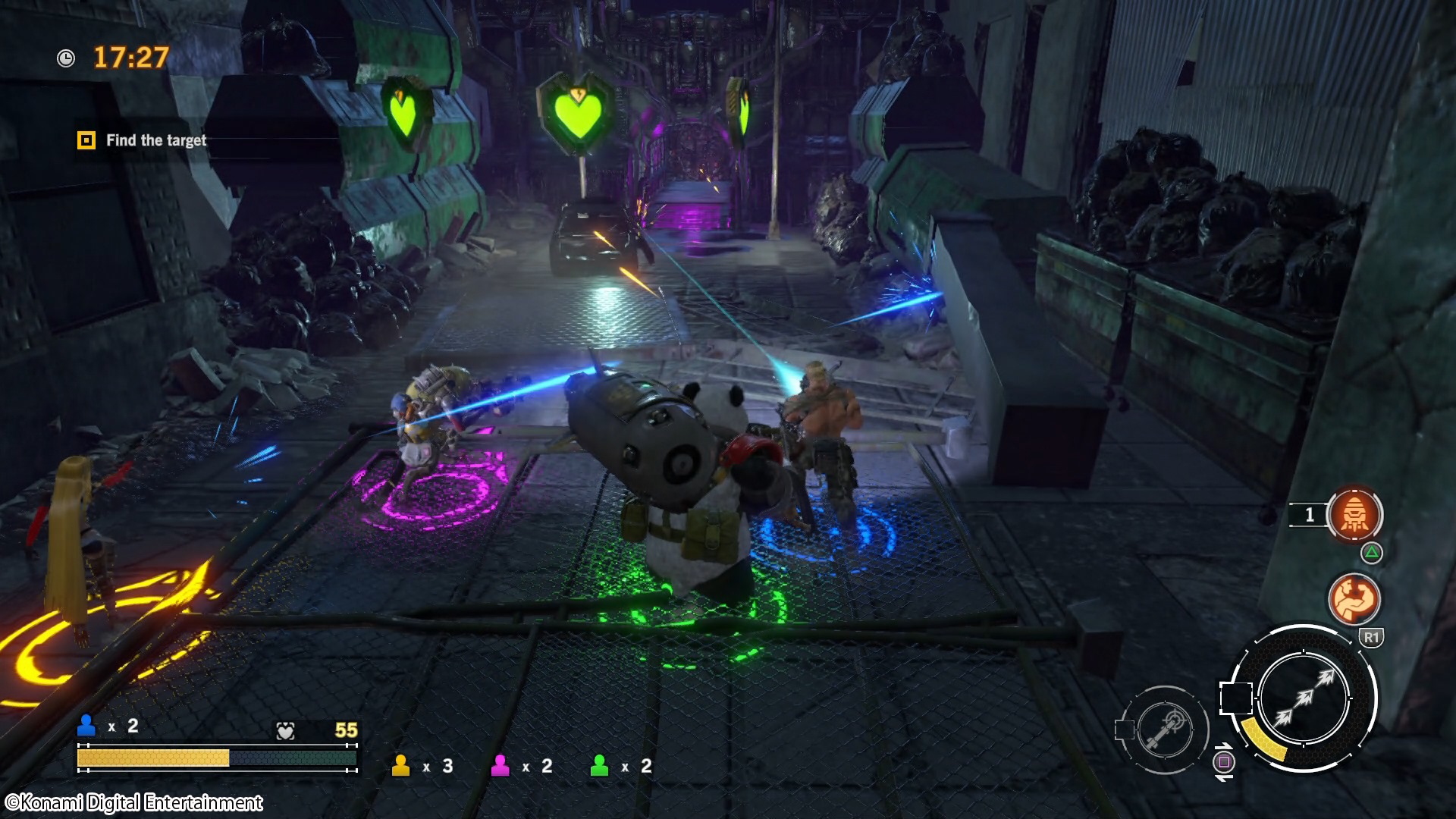This screenshot has height=819, width=1456.
Task: Activate the orange rocket bomb ability
Action: click(x=1354, y=515)
